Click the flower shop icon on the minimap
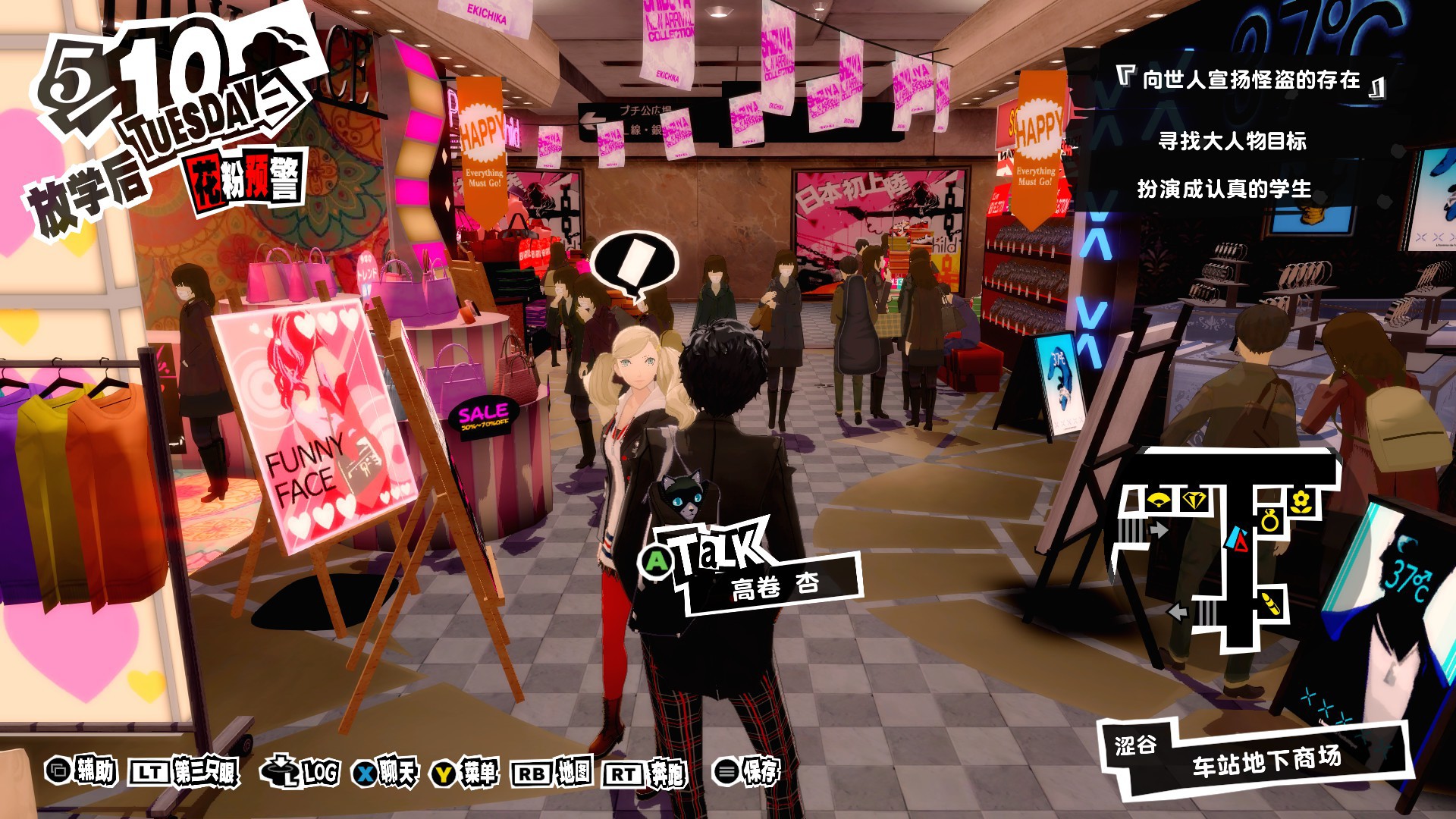 click(x=1301, y=500)
